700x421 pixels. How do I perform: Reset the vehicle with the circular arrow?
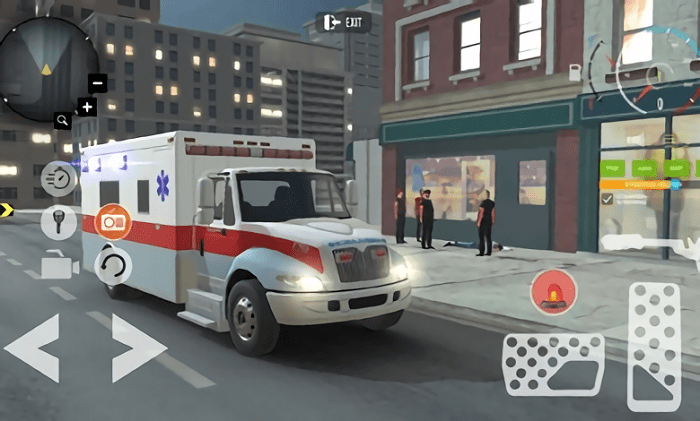point(112,265)
